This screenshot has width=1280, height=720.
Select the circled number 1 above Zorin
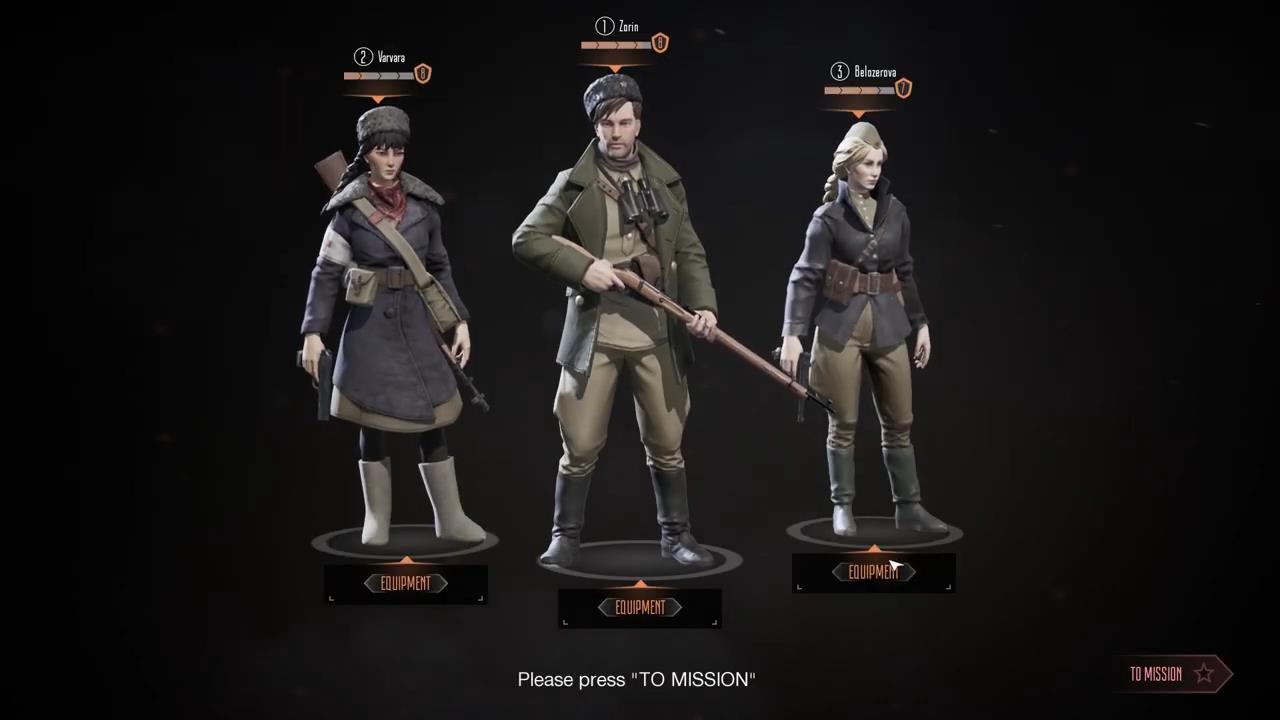(605, 27)
